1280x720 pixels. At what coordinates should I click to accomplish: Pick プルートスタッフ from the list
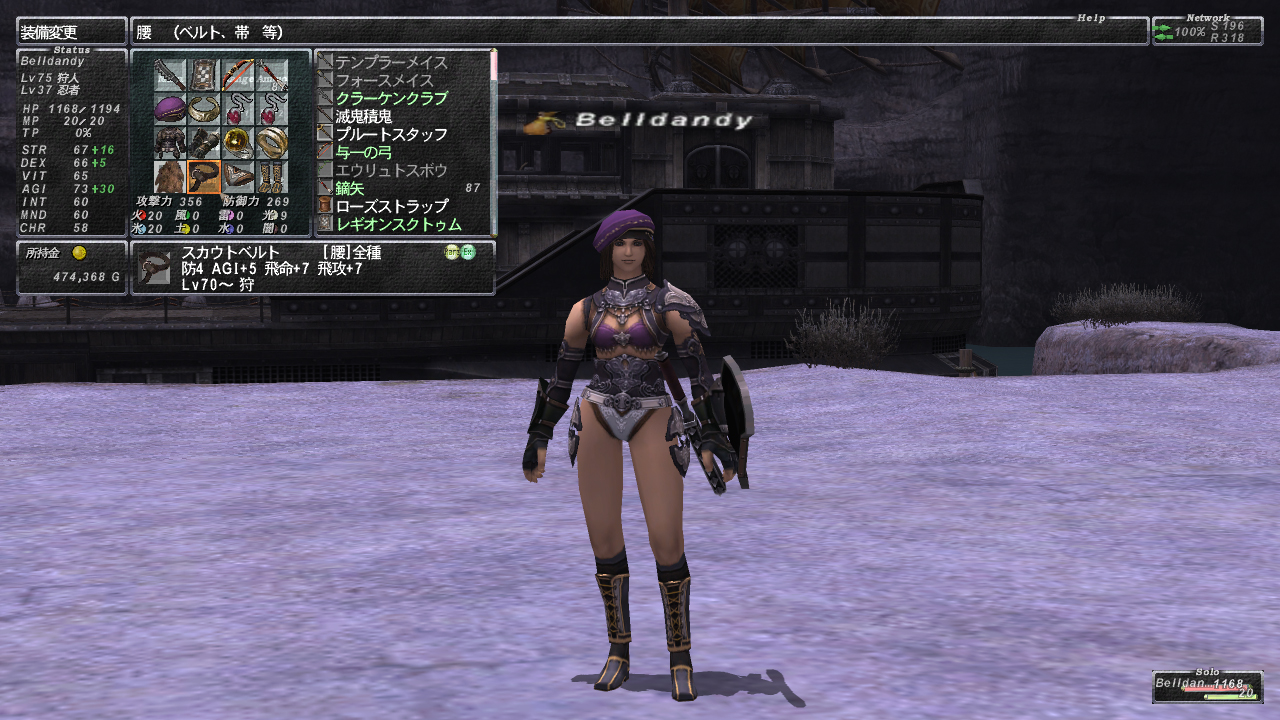point(391,135)
